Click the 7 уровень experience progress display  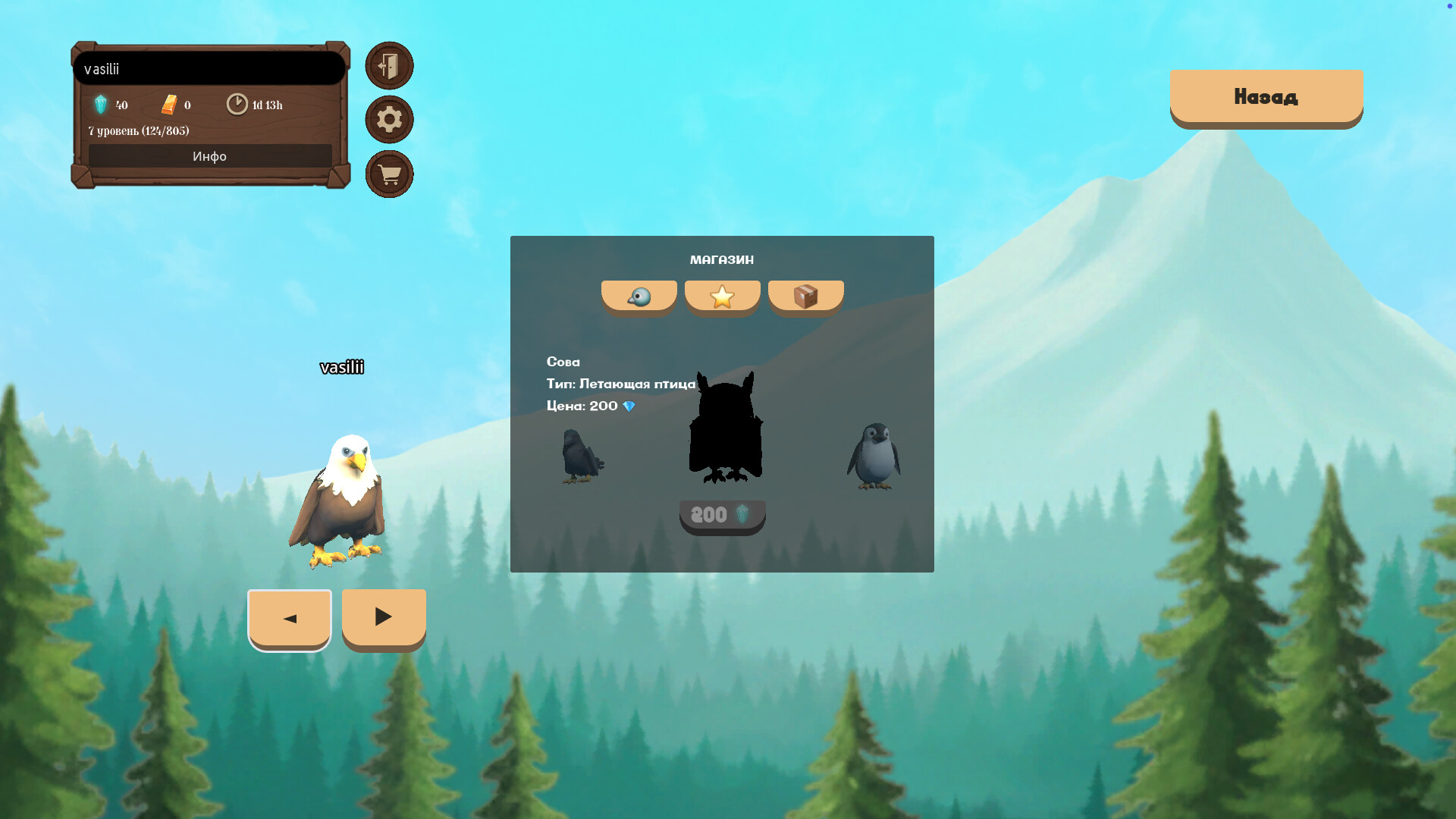coord(139,130)
